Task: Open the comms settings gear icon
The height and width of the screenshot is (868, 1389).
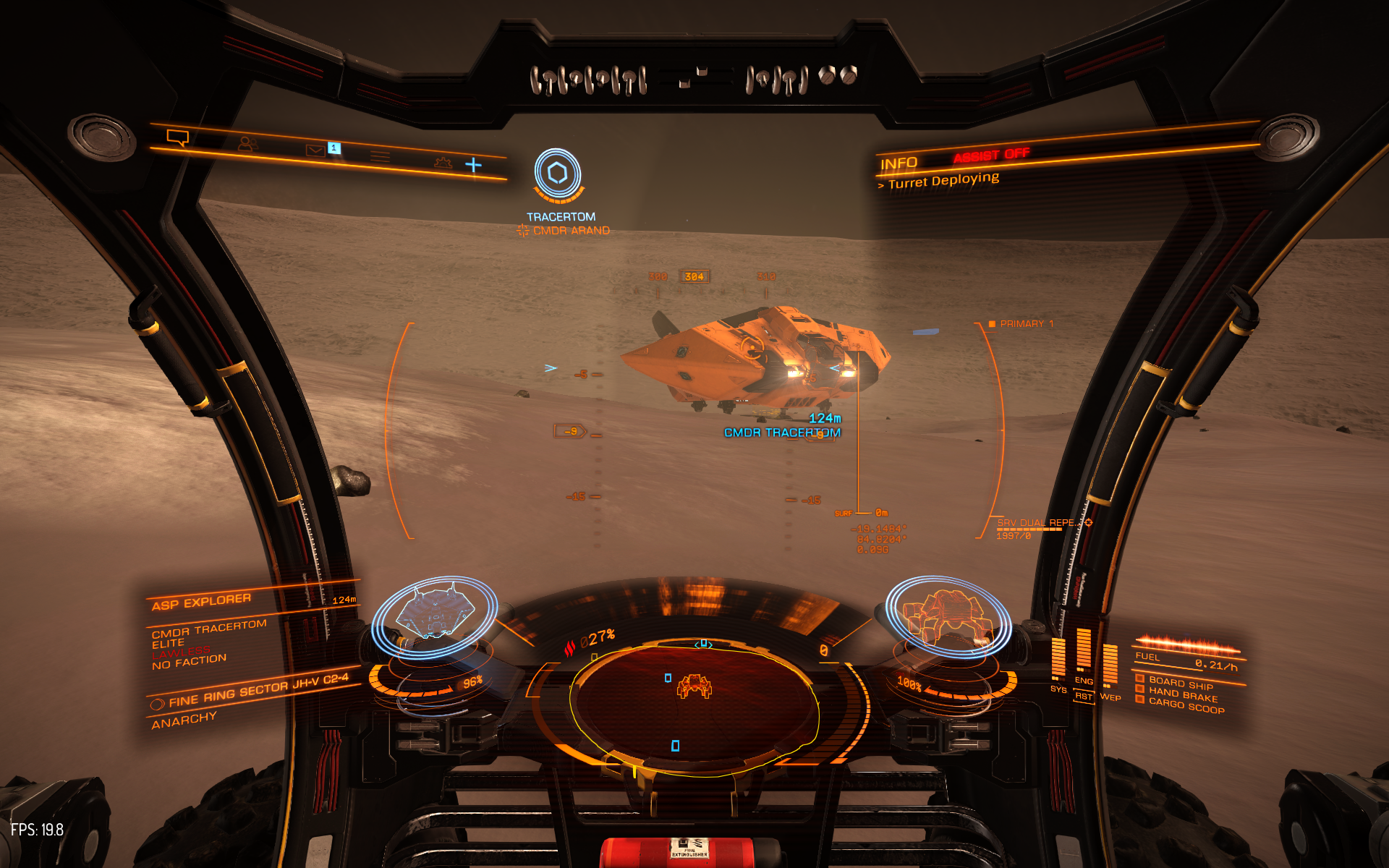Action: point(443,163)
